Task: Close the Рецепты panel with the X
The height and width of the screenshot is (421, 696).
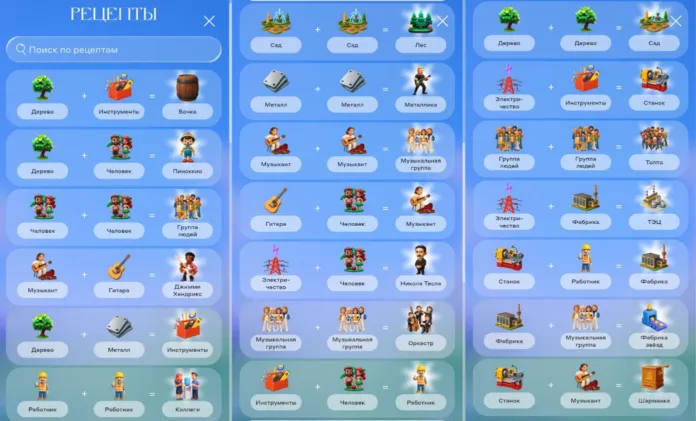Action: pyautogui.click(x=209, y=21)
